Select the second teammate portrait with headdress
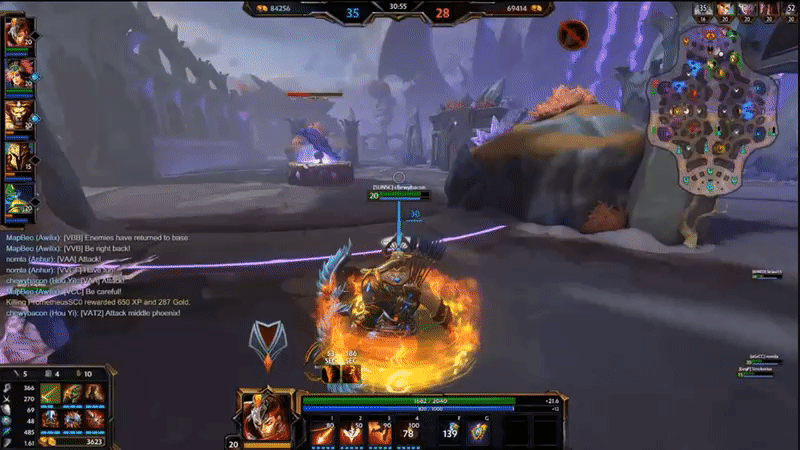The height and width of the screenshot is (450, 800). (18, 74)
